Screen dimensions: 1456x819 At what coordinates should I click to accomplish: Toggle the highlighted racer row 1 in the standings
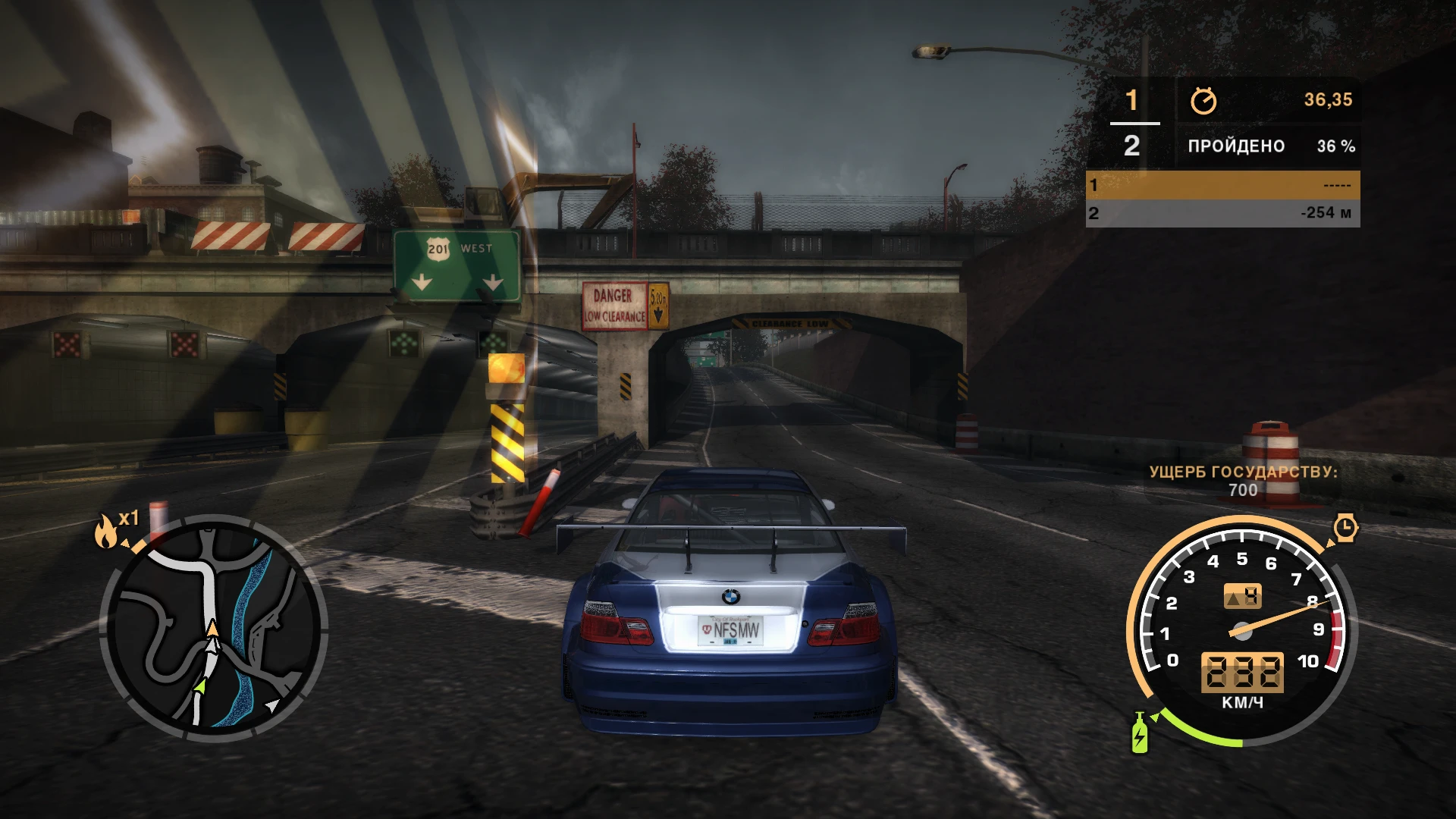point(1222,184)
